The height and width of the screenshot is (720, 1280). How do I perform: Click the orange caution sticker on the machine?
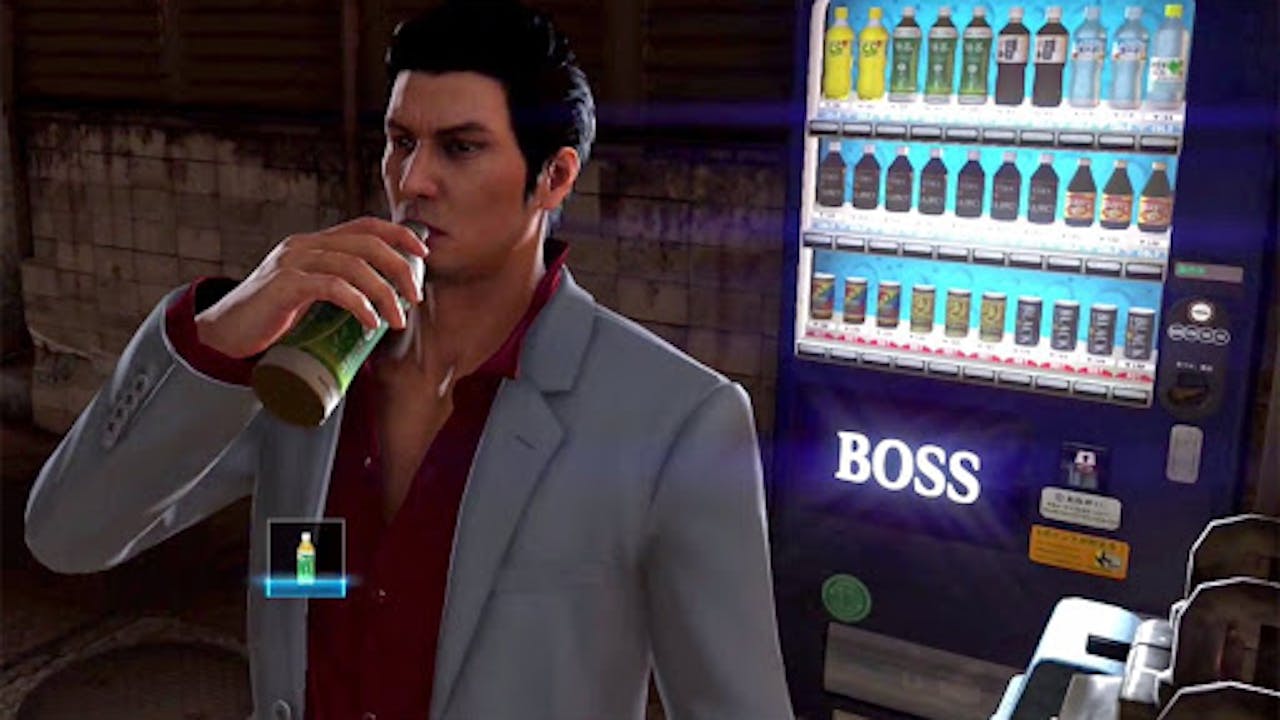(x=1078, y=550)
